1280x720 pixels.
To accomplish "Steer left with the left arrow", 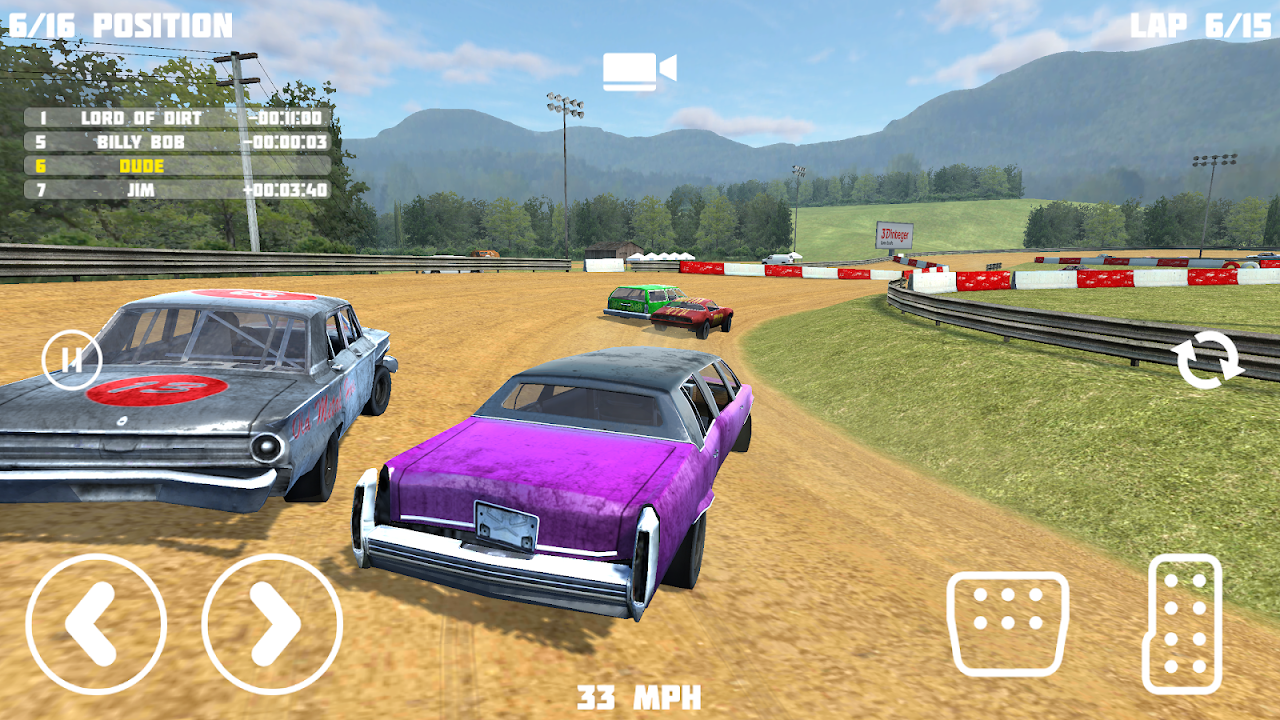I will 96,623.
